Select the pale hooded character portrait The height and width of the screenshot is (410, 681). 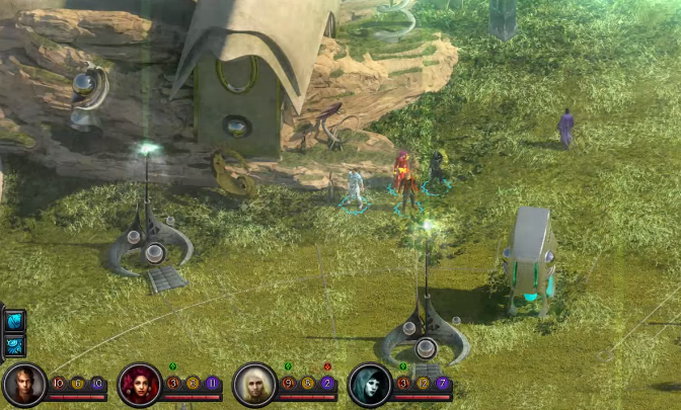coord(369,384)
